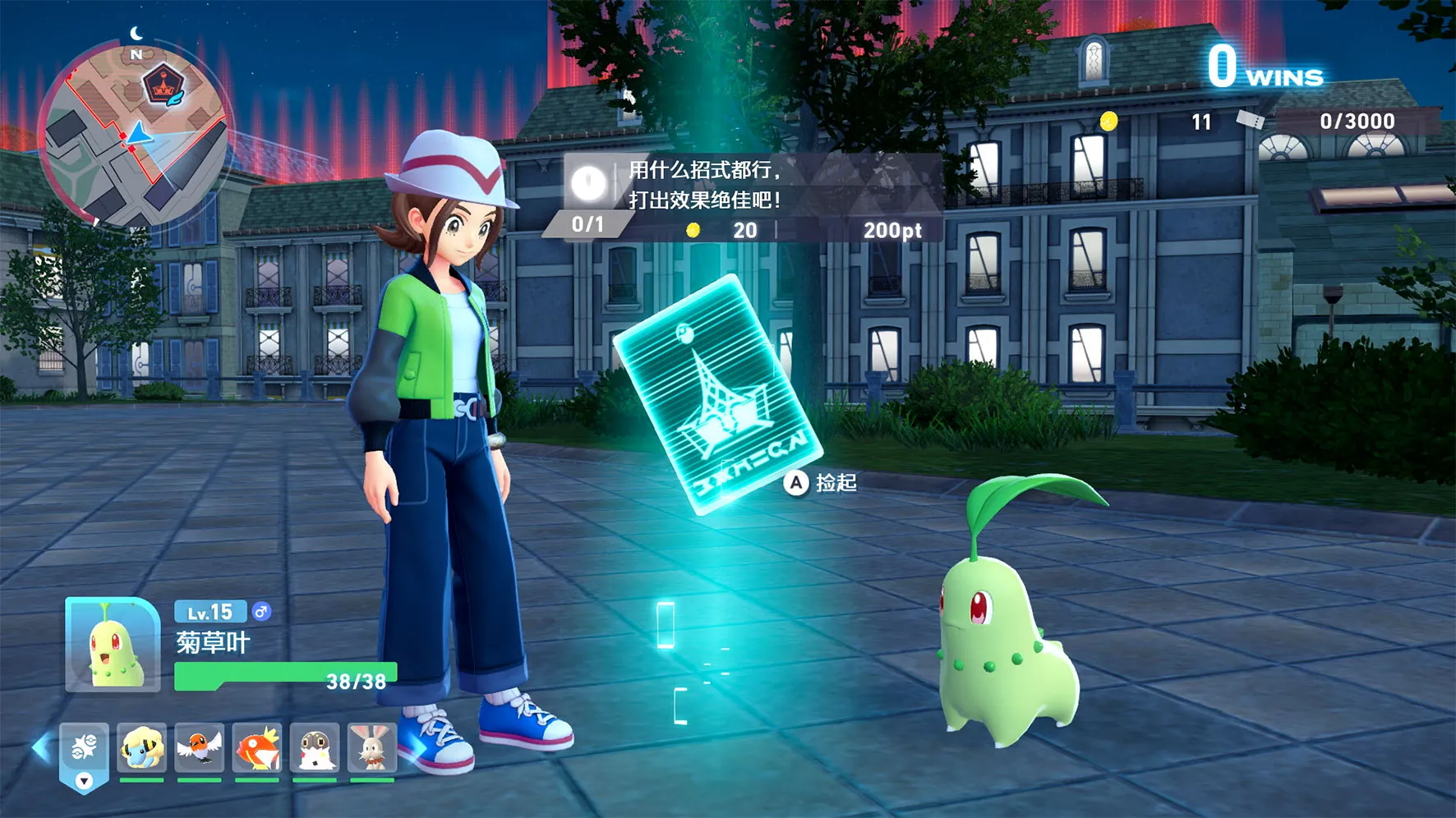Choose Fletchling from the party bar
This screenshot has width=1456, height=818.
(199, 748)
